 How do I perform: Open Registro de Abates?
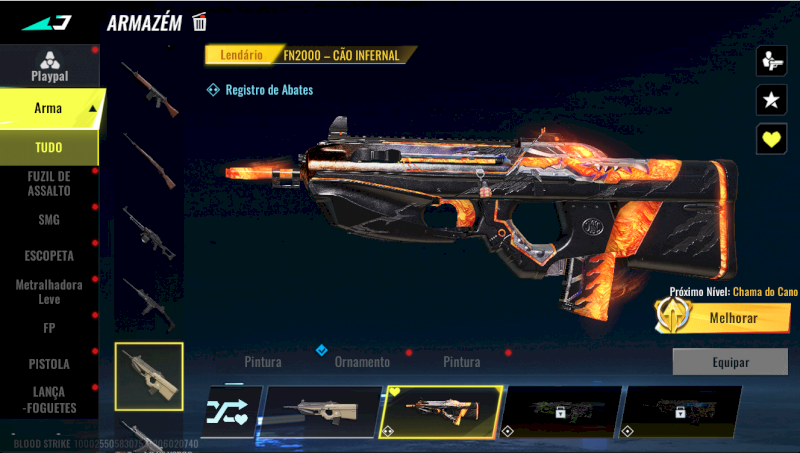[x=260, y=90]
